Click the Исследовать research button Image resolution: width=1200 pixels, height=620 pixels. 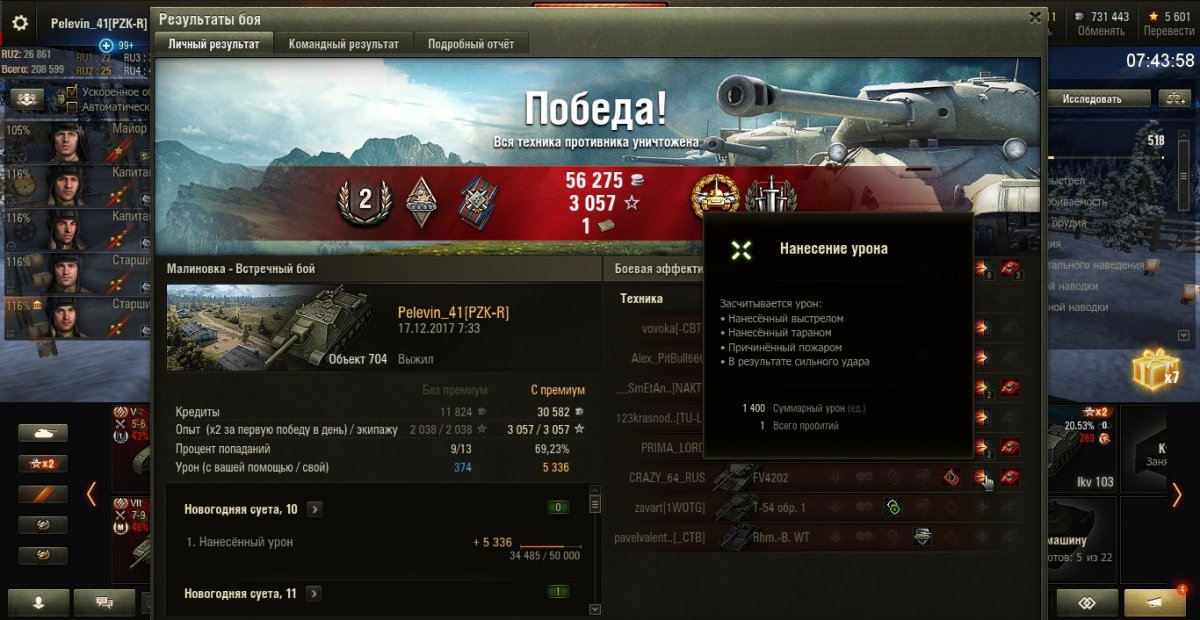(x=1092, y=99)
